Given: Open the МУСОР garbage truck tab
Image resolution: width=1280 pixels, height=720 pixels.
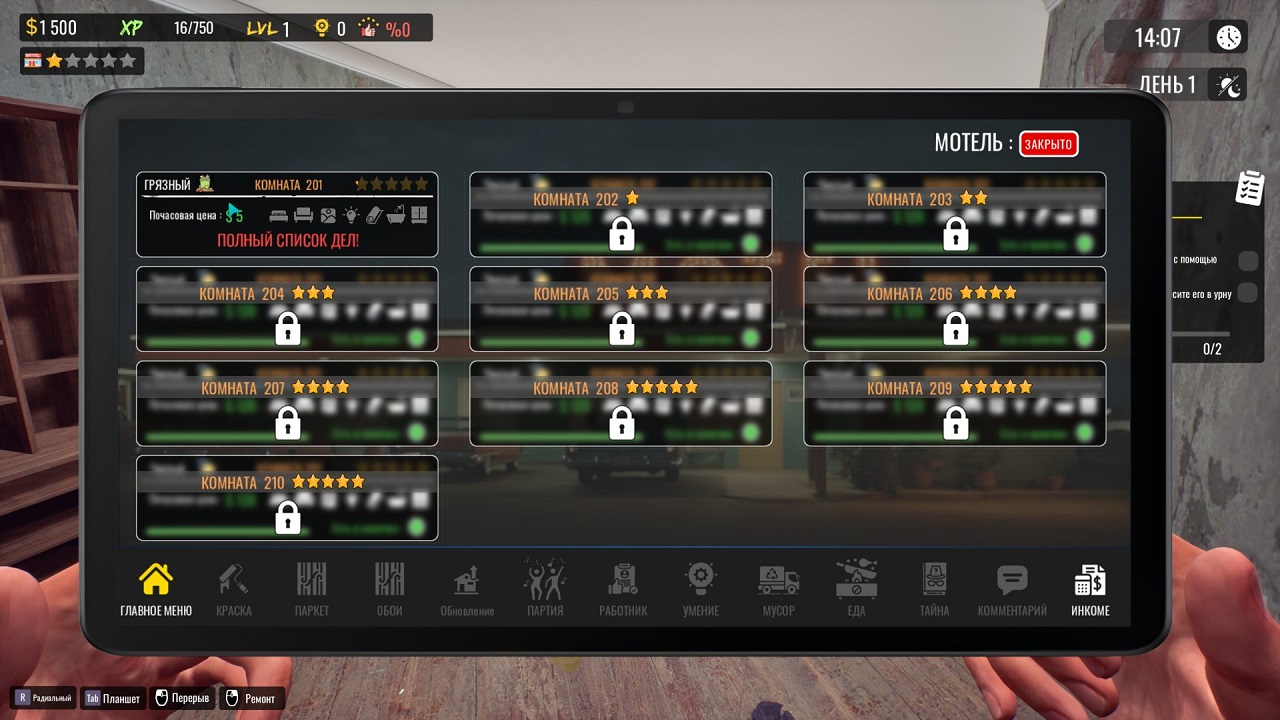Looking at the screenshot, I should click(779, 588).
